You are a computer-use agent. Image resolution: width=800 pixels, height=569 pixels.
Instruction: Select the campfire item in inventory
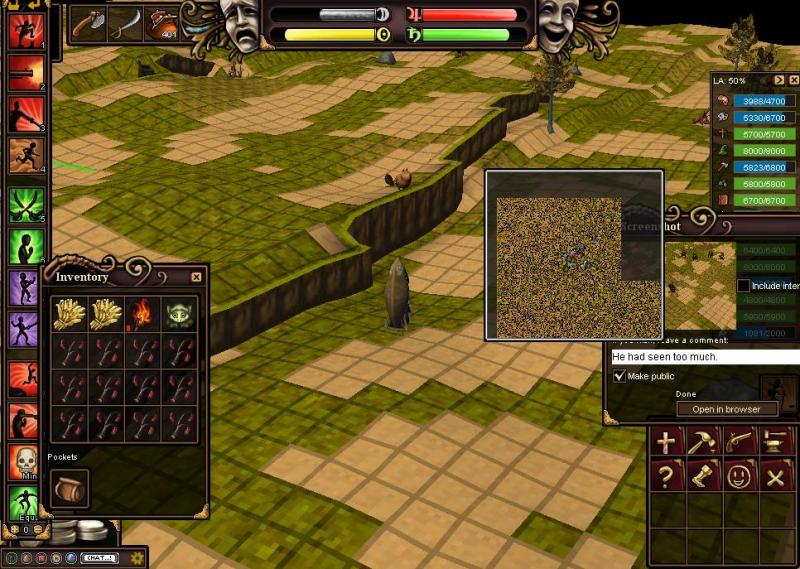[x=141, y=313]
